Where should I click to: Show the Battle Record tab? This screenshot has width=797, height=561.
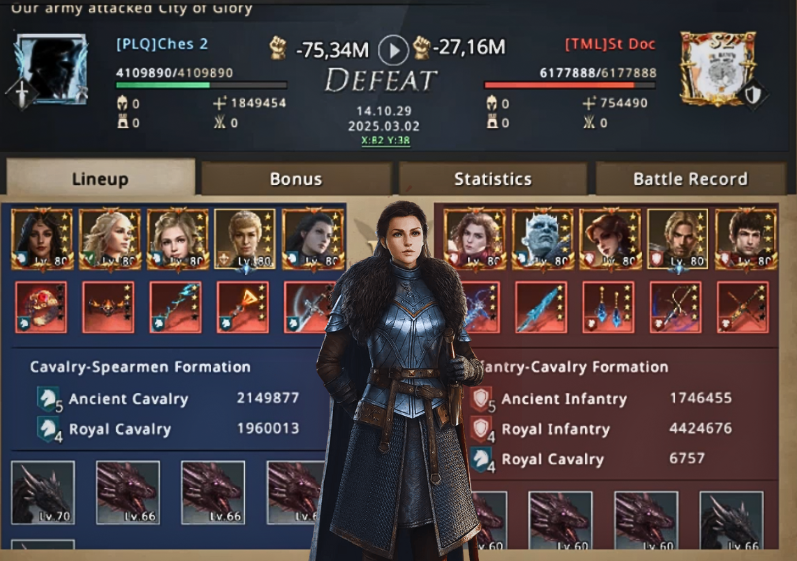[x=689, y=179]
